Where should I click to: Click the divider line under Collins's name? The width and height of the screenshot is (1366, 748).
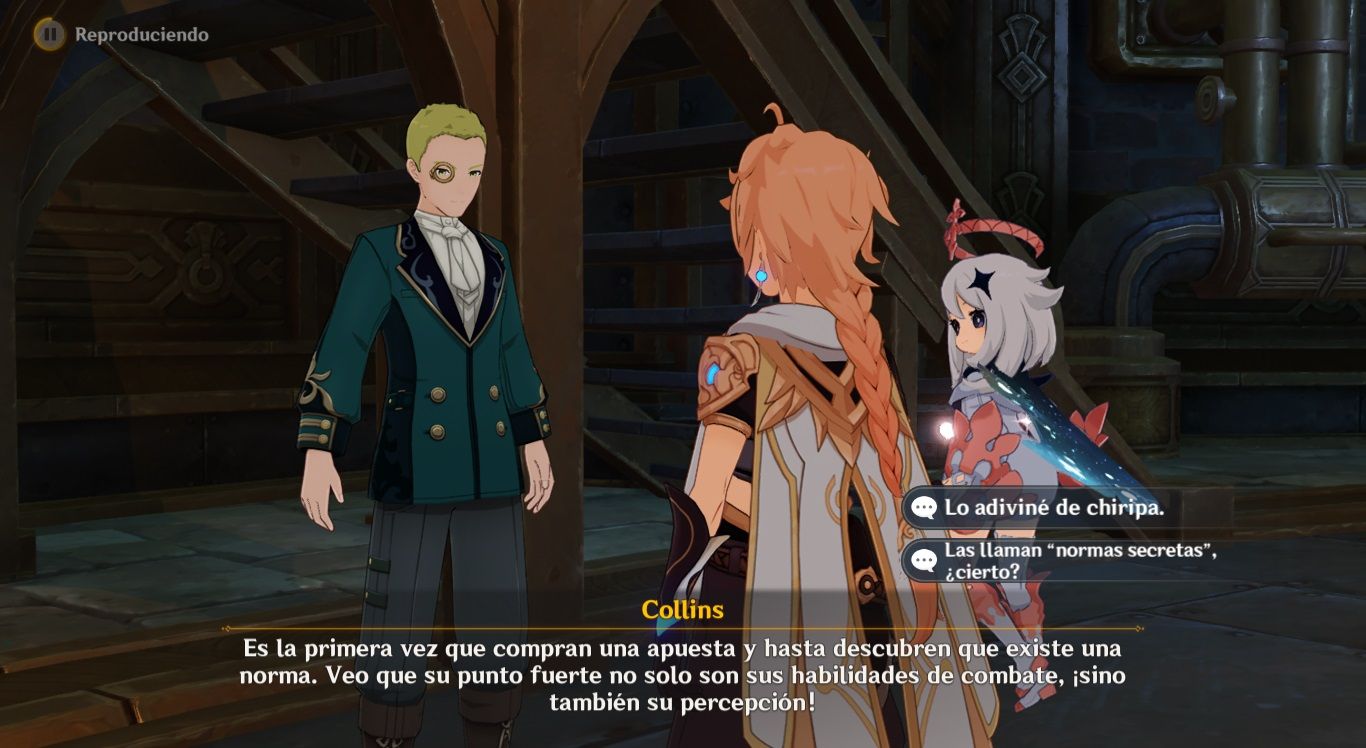683,630
